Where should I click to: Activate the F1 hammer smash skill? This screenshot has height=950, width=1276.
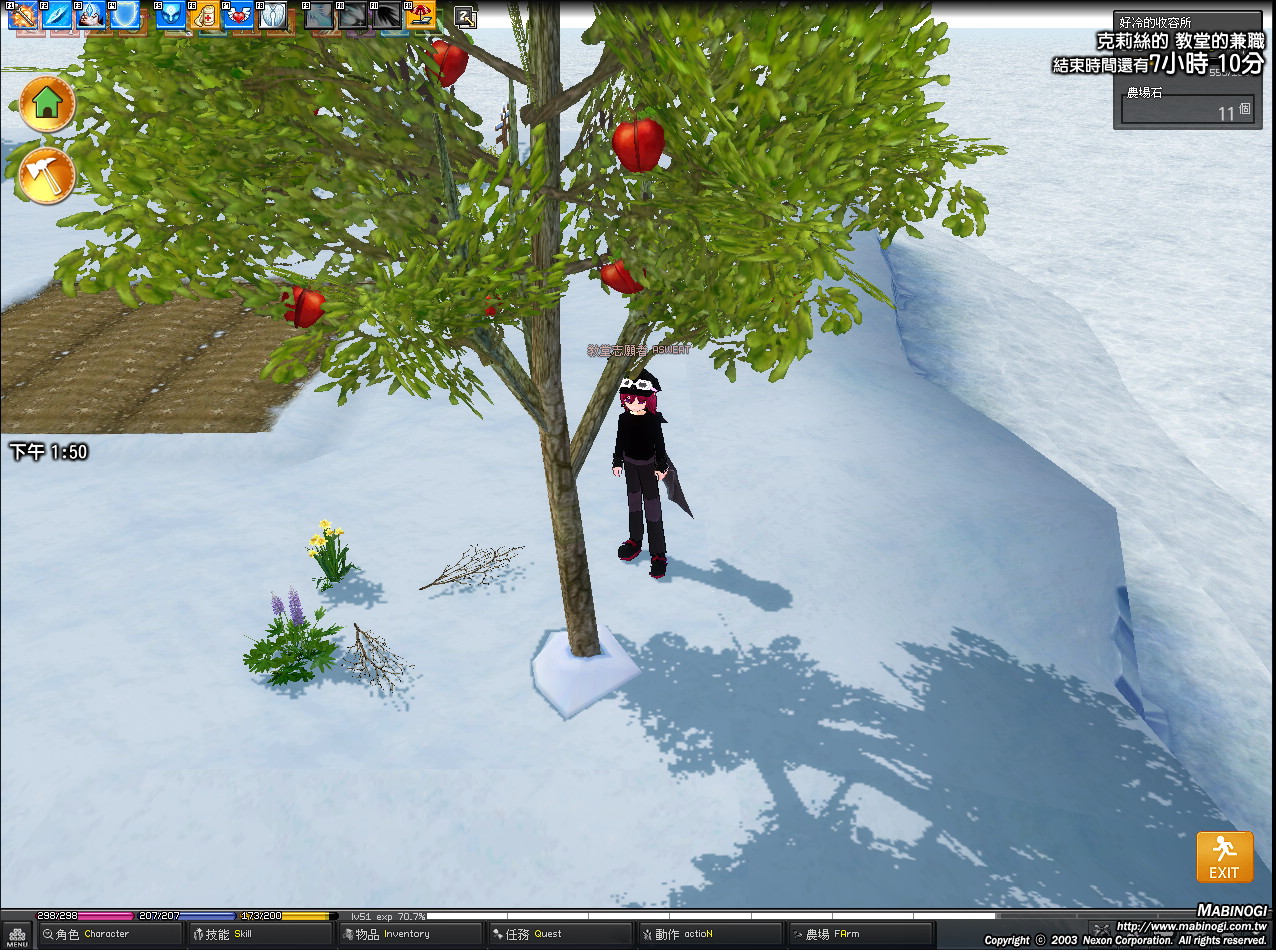pyautogui.click(x=23, y=15)
